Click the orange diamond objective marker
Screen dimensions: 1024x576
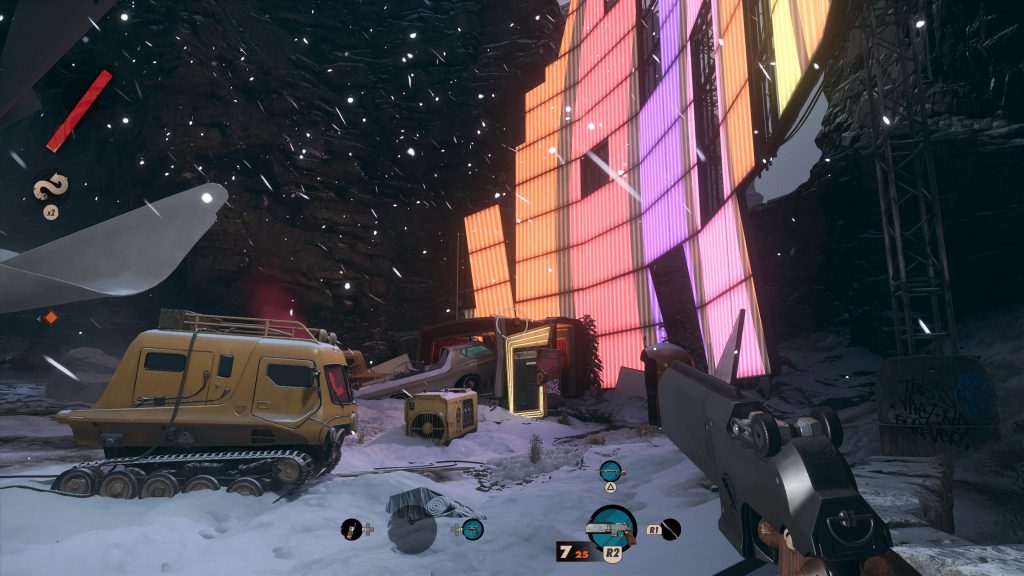[x=51, y=318]
